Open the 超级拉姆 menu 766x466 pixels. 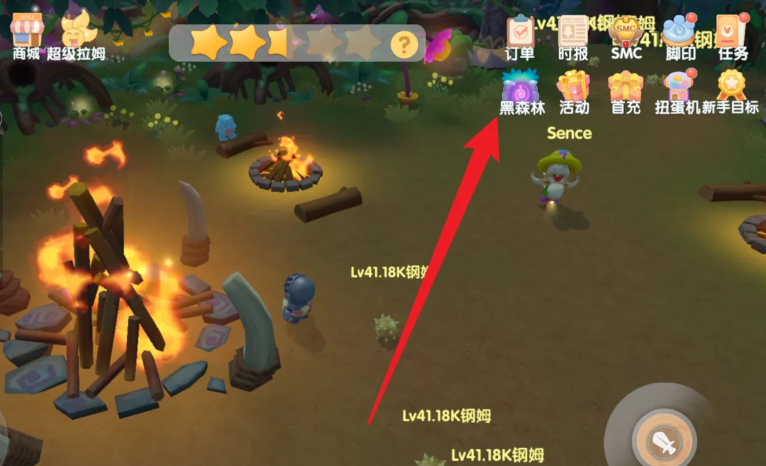74,31
